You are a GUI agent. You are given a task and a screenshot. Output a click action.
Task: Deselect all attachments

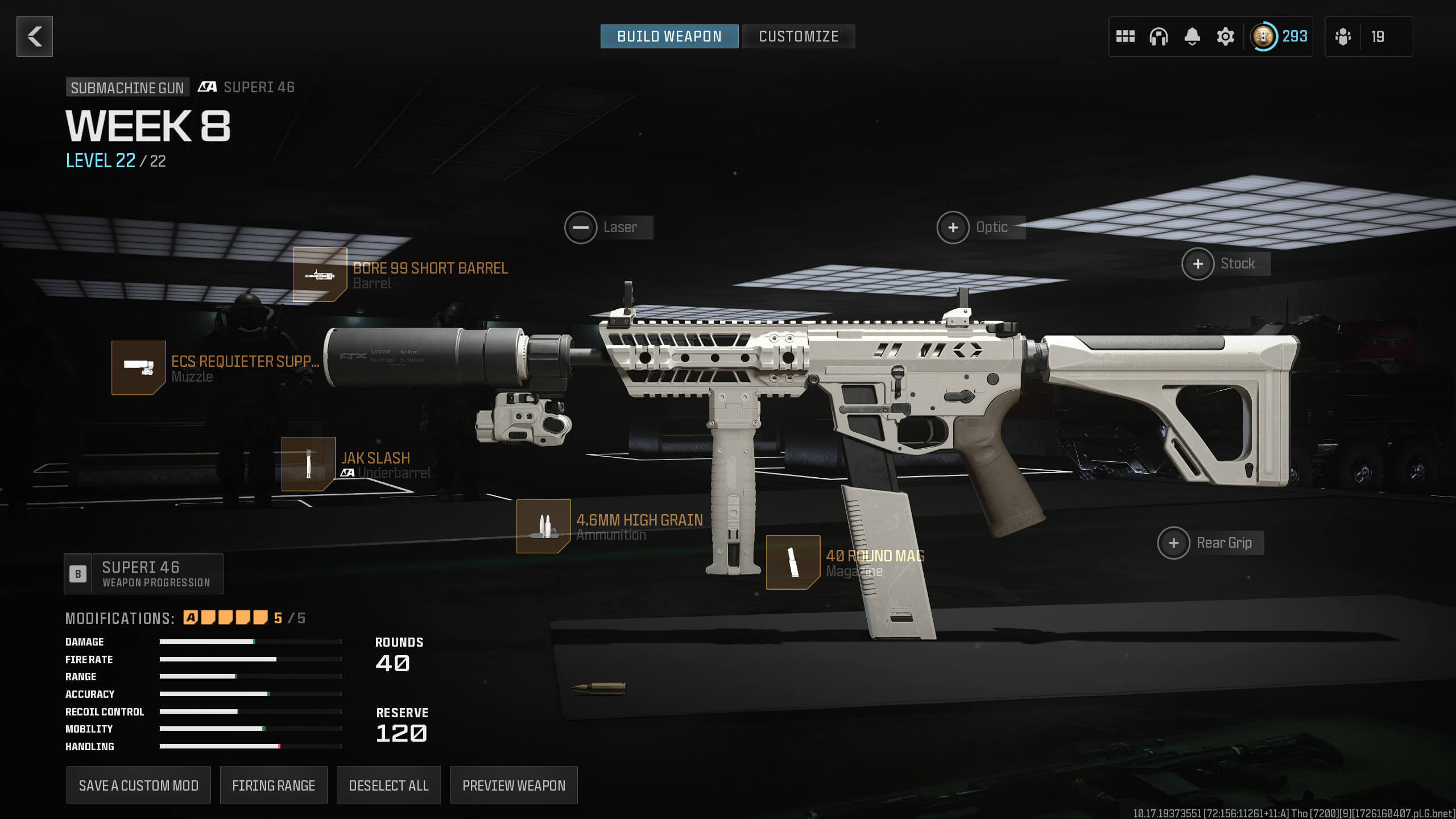[x=388, y=785]
